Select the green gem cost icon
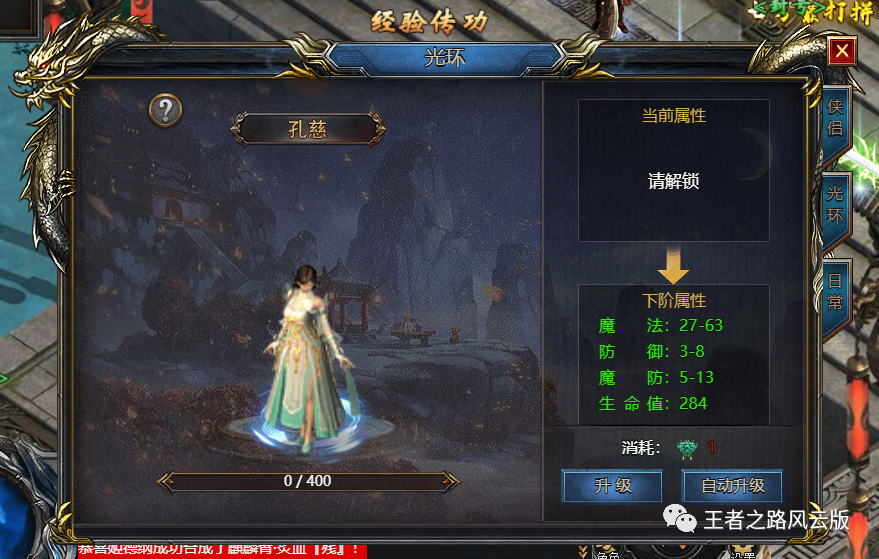Viewport: 879px width, 559px height. [x=686, y=448]
